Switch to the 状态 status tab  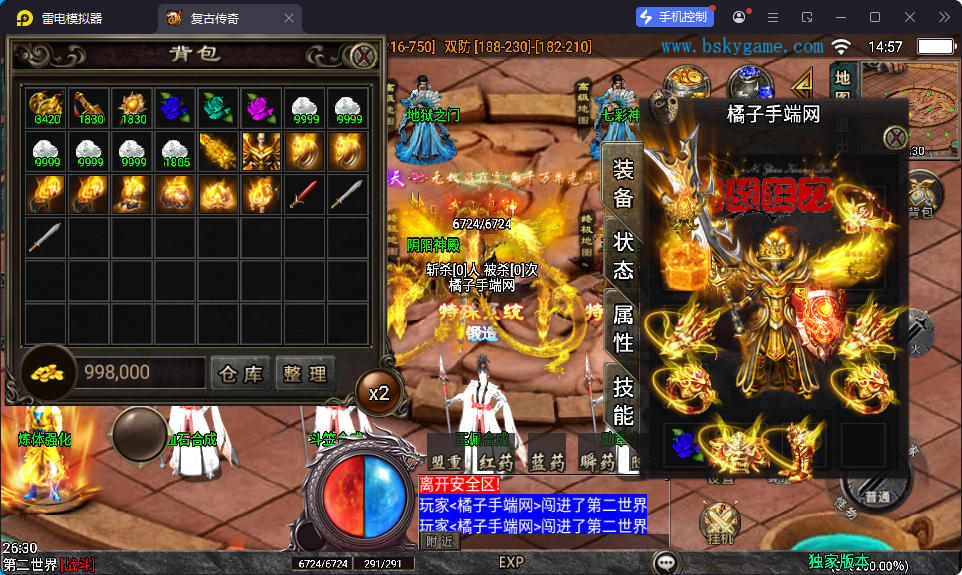623,256
